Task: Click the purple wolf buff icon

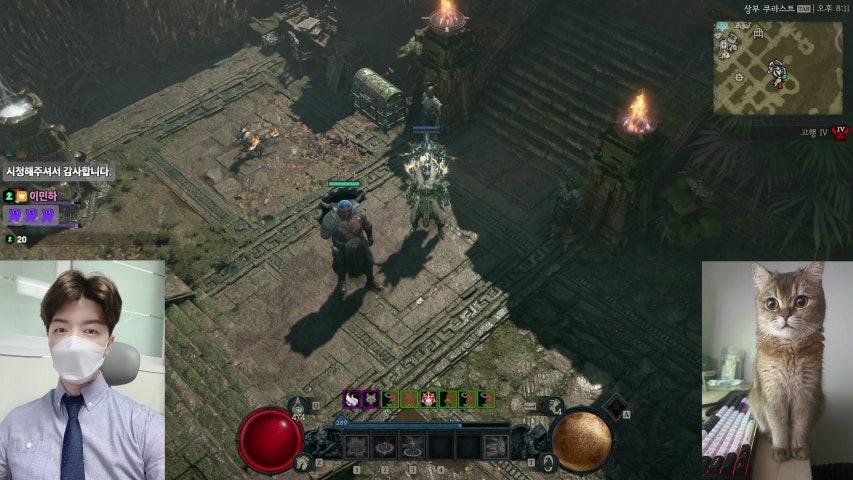Action: 371,398
